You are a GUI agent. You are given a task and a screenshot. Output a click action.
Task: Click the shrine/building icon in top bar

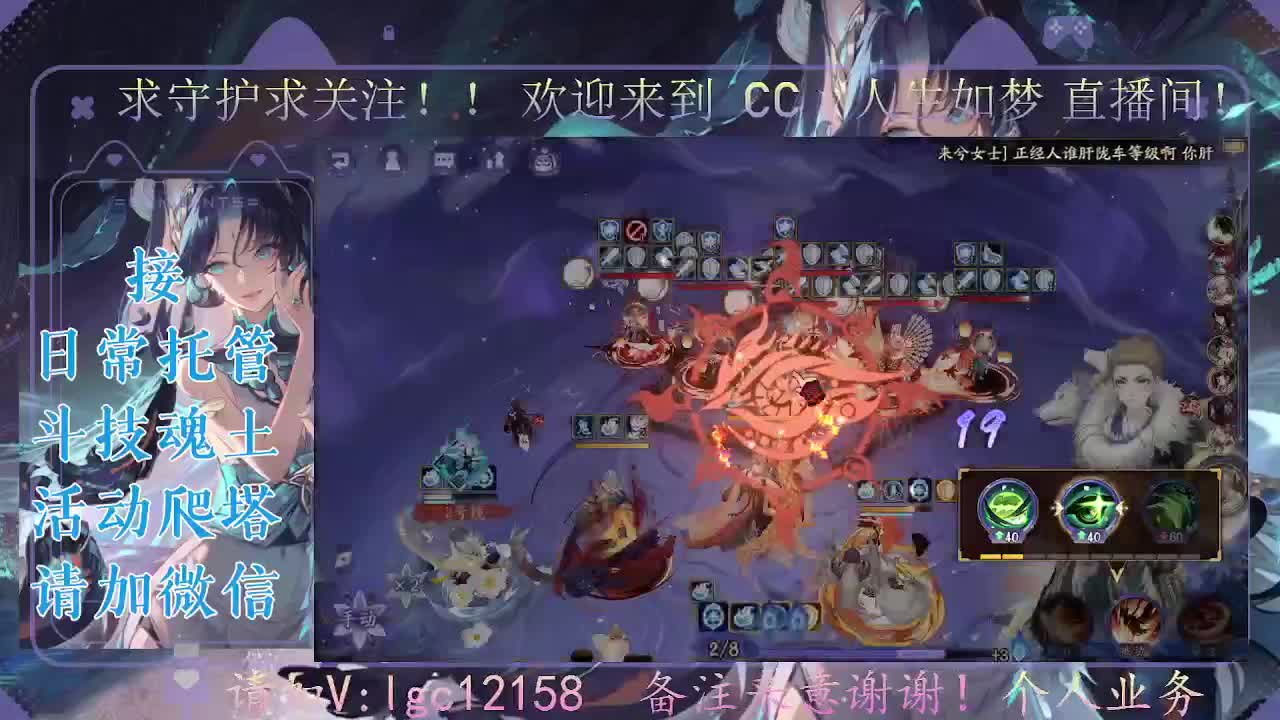tap(497, 160)
